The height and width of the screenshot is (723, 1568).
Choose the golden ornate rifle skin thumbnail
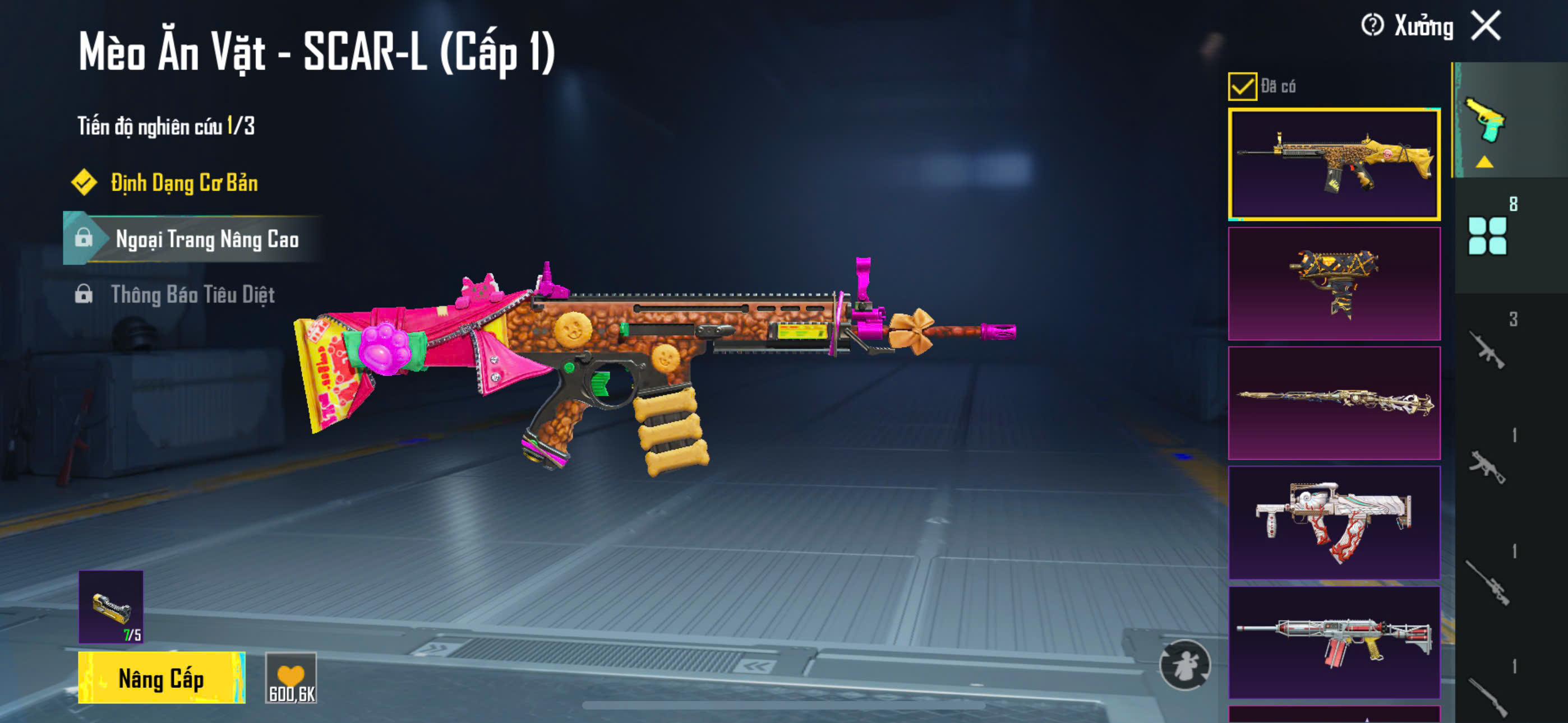coord(1334,403)
